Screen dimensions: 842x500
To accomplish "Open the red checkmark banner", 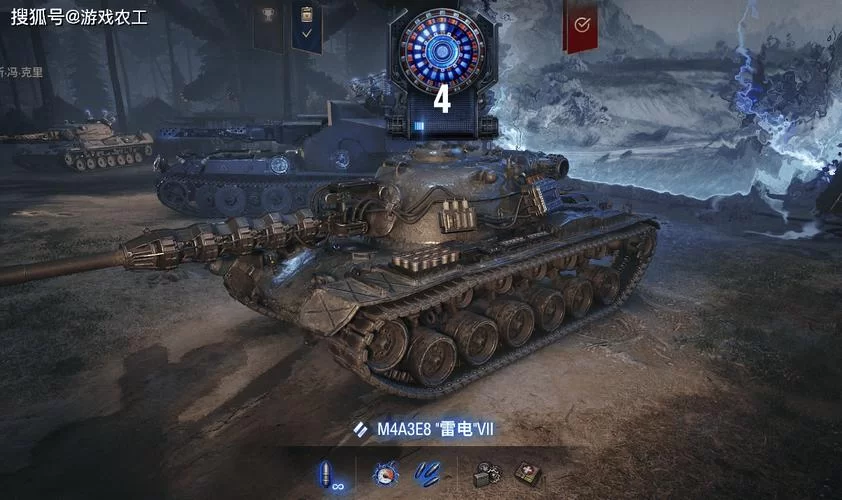I will [580, 26].
